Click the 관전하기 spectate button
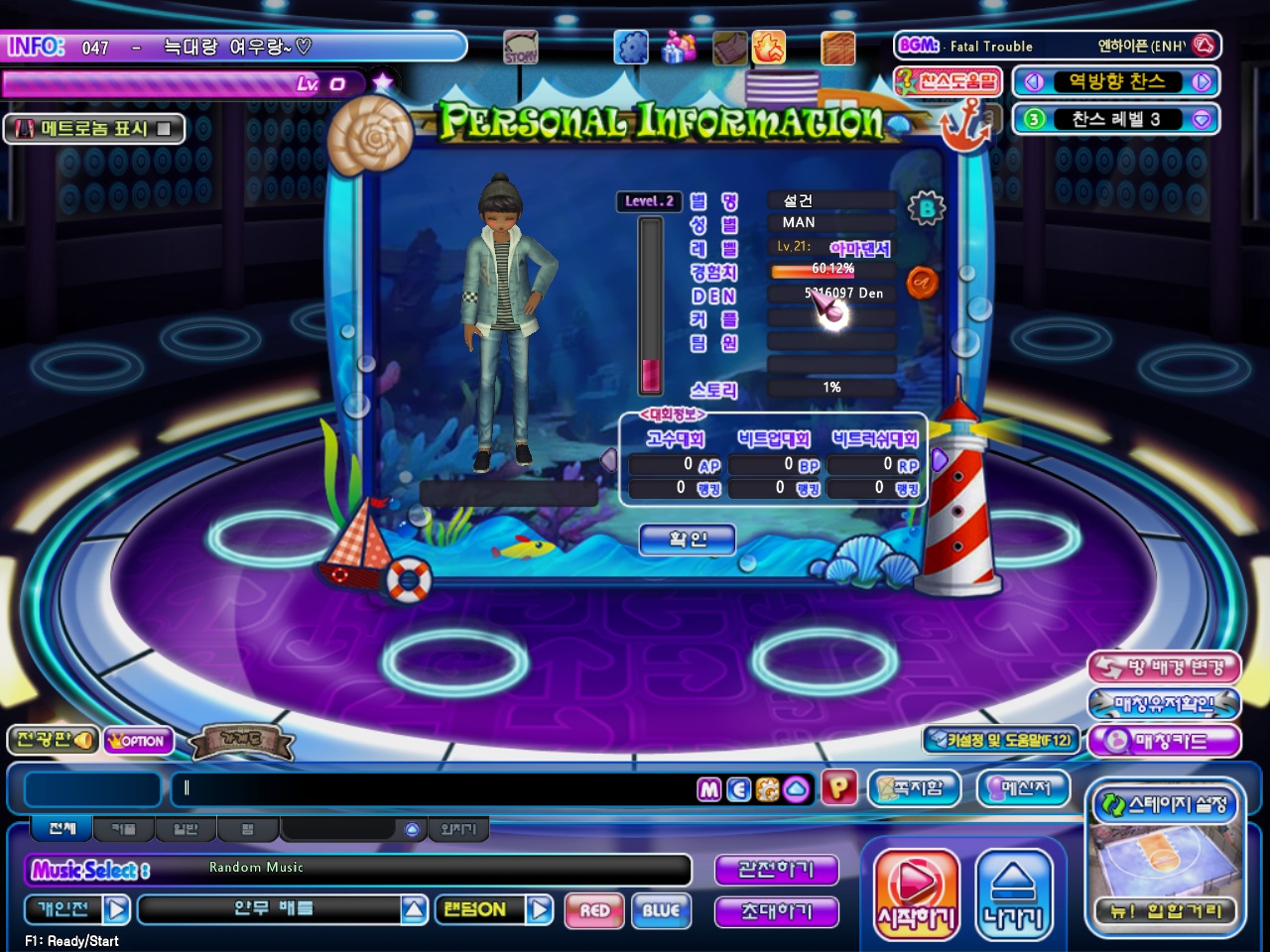1270x952 pixels. click(x=776, y=870)
